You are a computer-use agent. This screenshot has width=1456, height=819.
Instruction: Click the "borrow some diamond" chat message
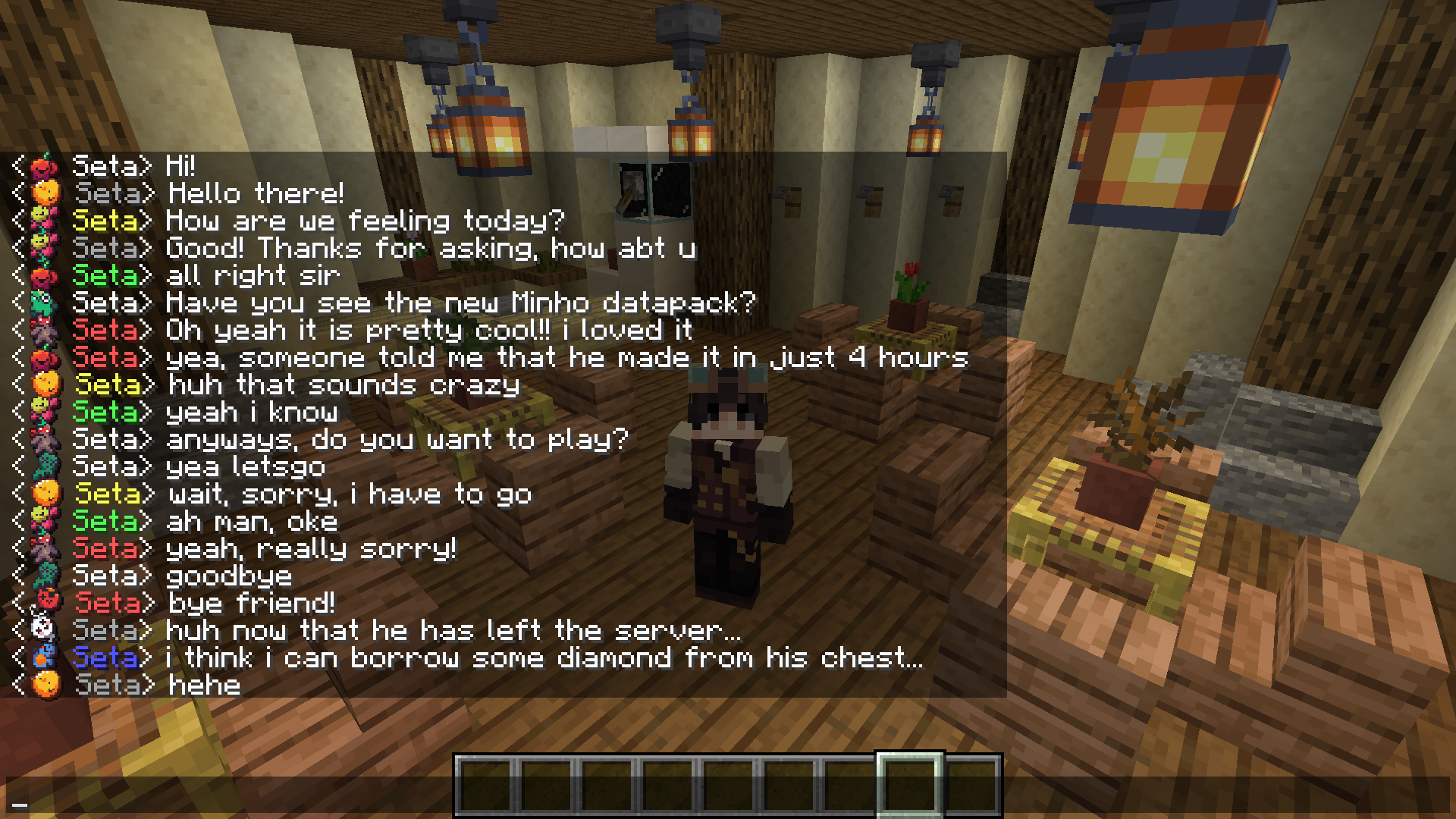click(x=544, y=657)
